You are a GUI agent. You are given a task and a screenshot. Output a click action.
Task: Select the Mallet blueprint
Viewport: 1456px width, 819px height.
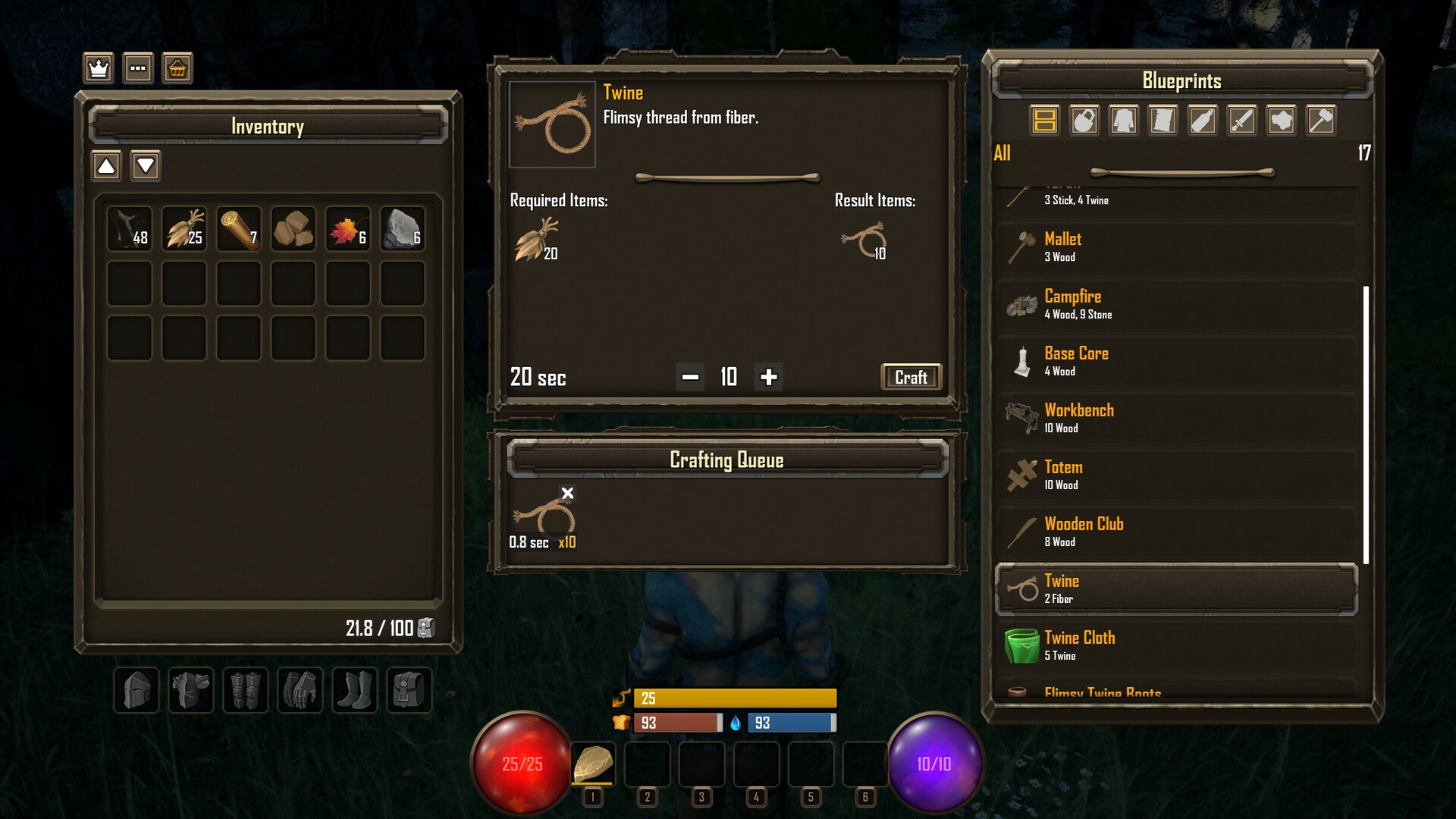click(1177, 247)
